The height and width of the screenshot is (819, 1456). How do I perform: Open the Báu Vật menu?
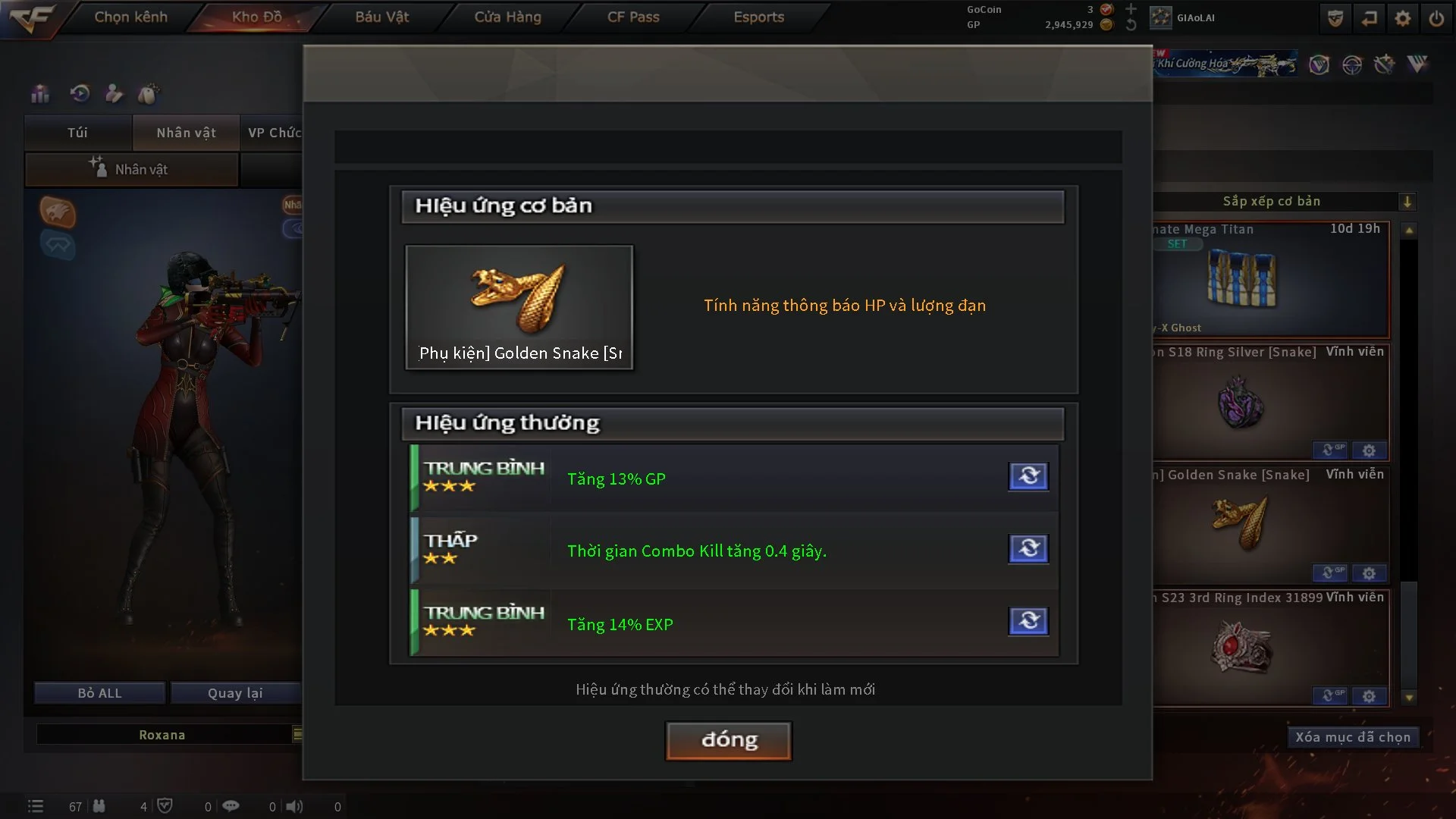381,17
